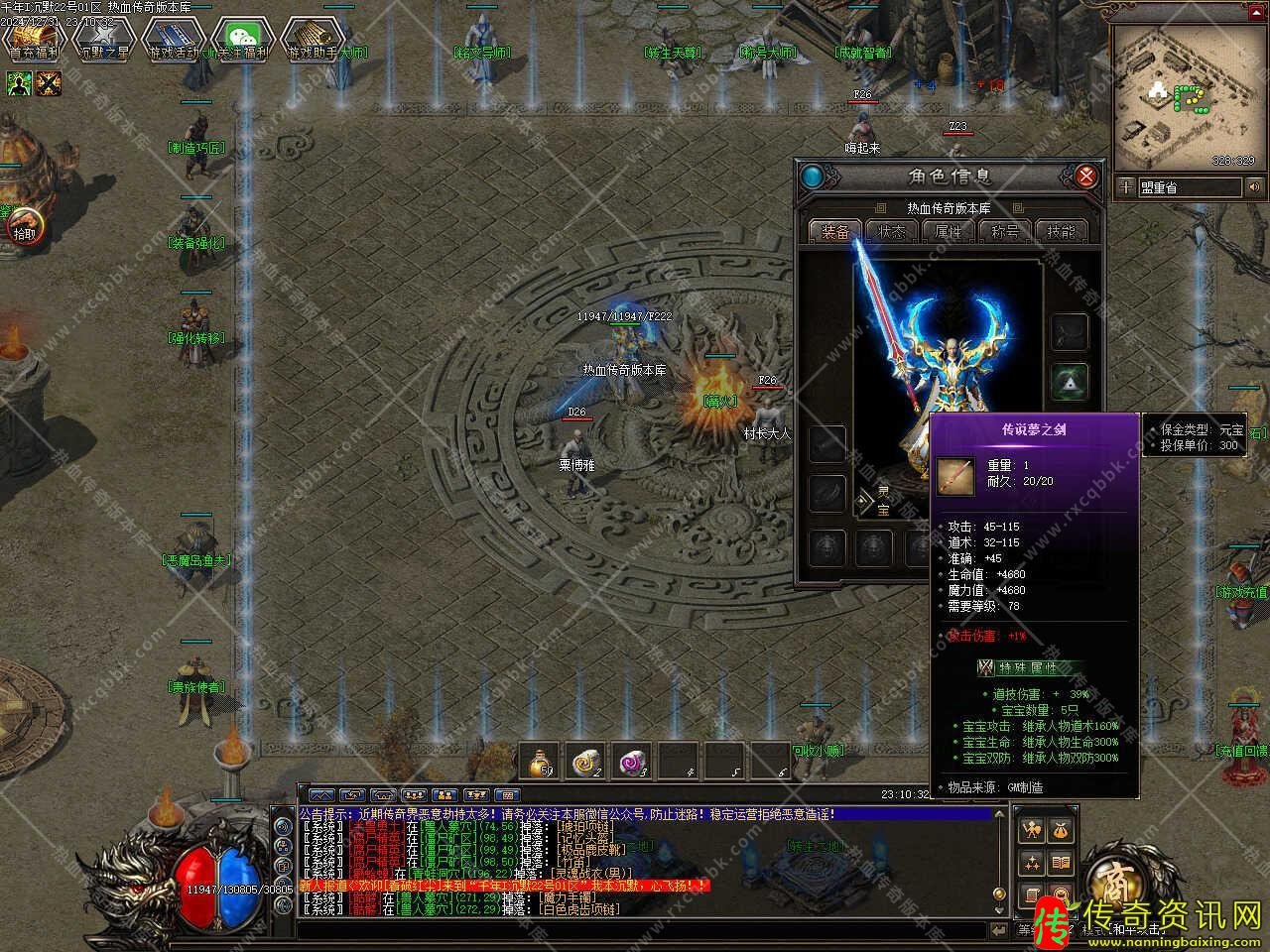Select the green triangle-eye equipment slot
The height and width of the screenshot is (952, 1270).
[x=1070, y=381]
